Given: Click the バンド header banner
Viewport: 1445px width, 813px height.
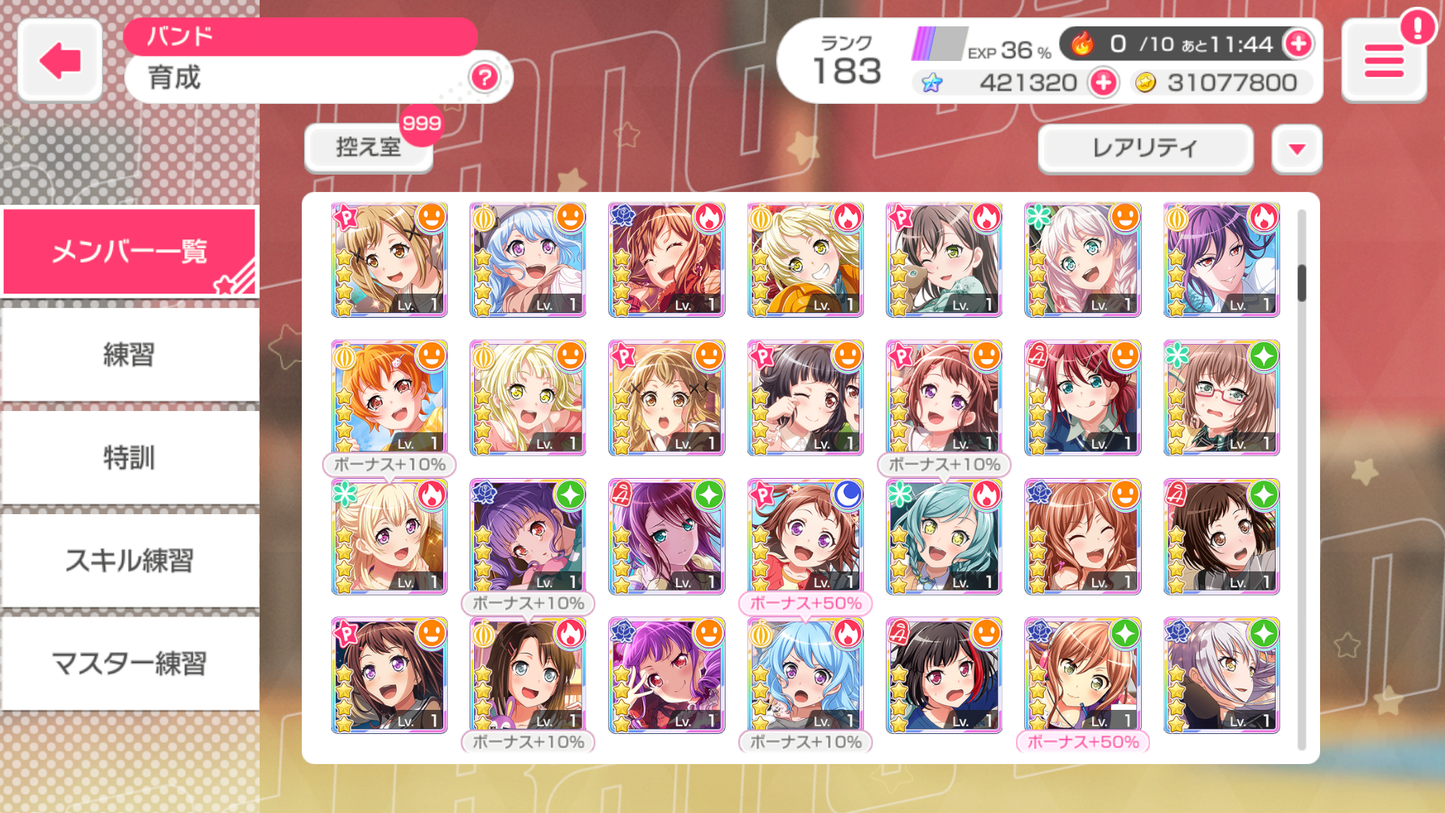Looking at the screenshot, I should (300, 36).
